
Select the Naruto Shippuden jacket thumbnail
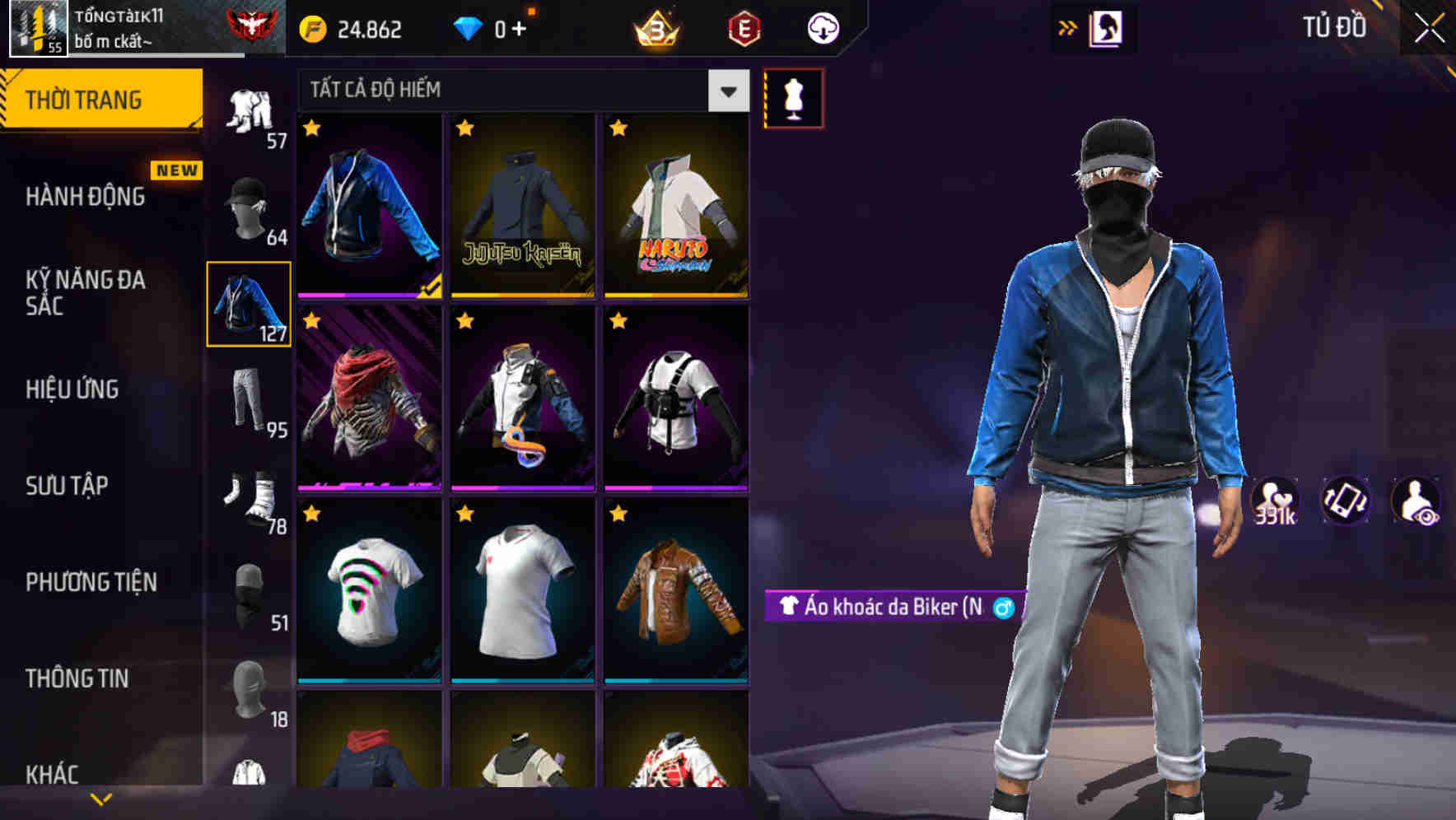pyautogui.click(x=674, y=206)
